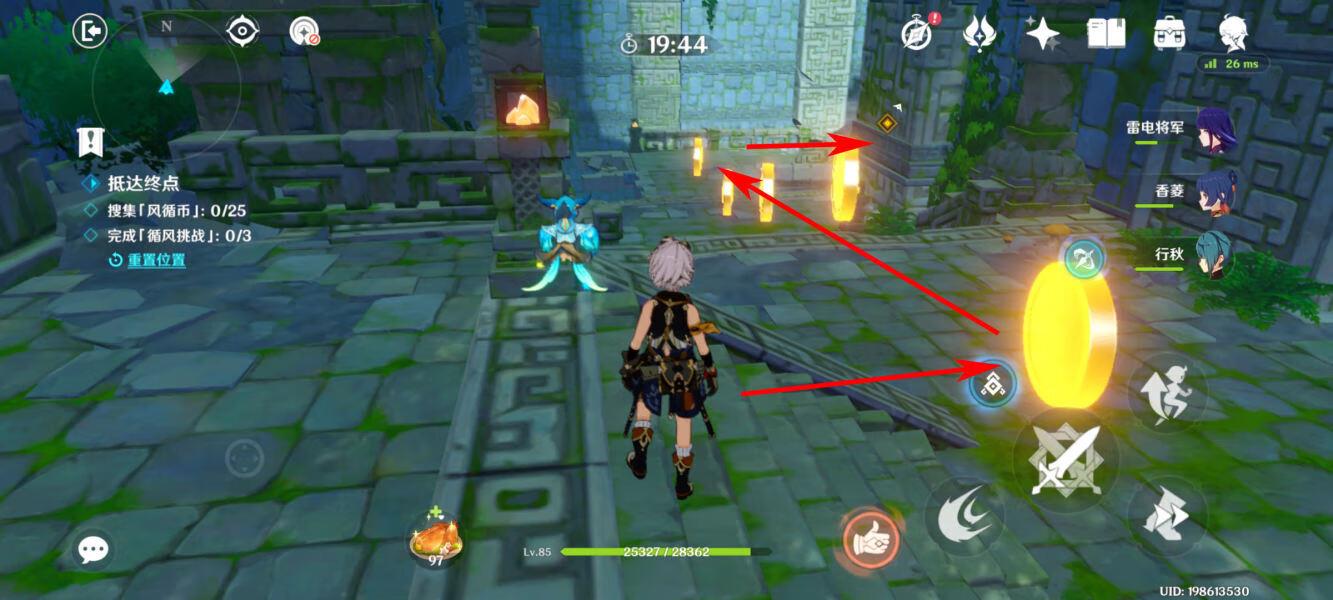Open the minimap
Image resolution: width=1333 pixels, height=600 pixels.
(165, 85)
